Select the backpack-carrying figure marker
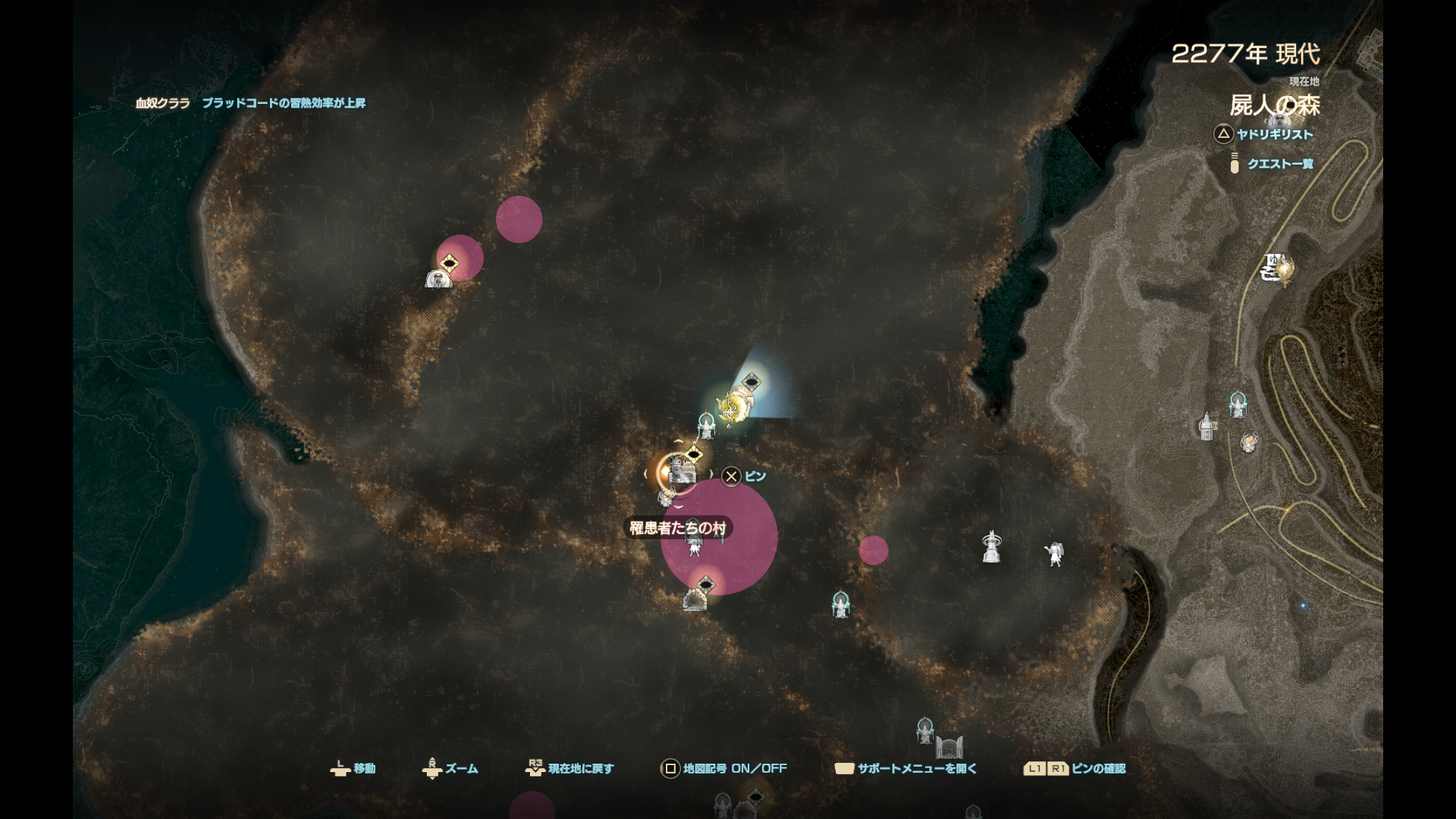Screen dimensions: 1456x819 point(1054,554)
